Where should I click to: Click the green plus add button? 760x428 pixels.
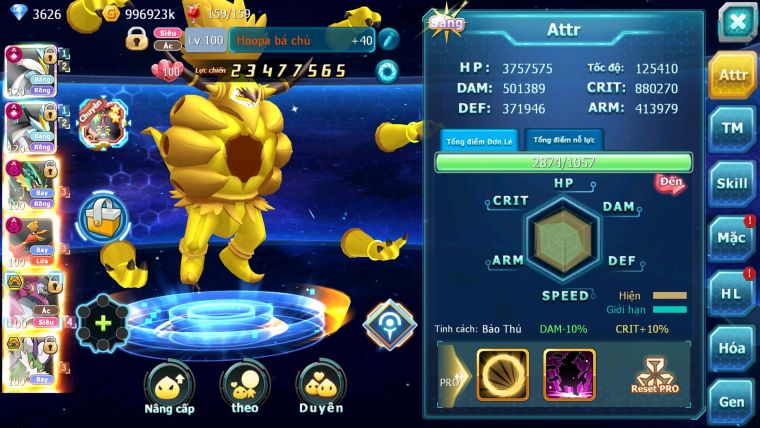[104, 322]
